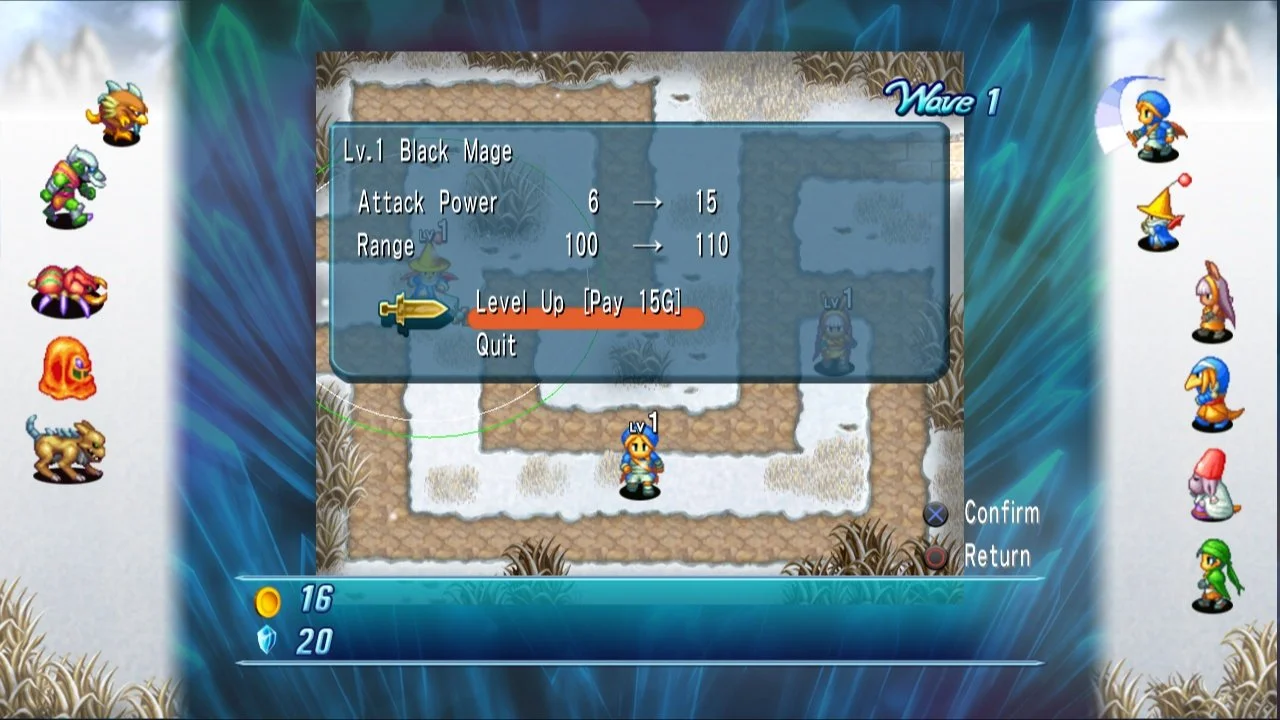
Task: Pick the red-hatted Time Mage icon
Action: point(1211,485)
